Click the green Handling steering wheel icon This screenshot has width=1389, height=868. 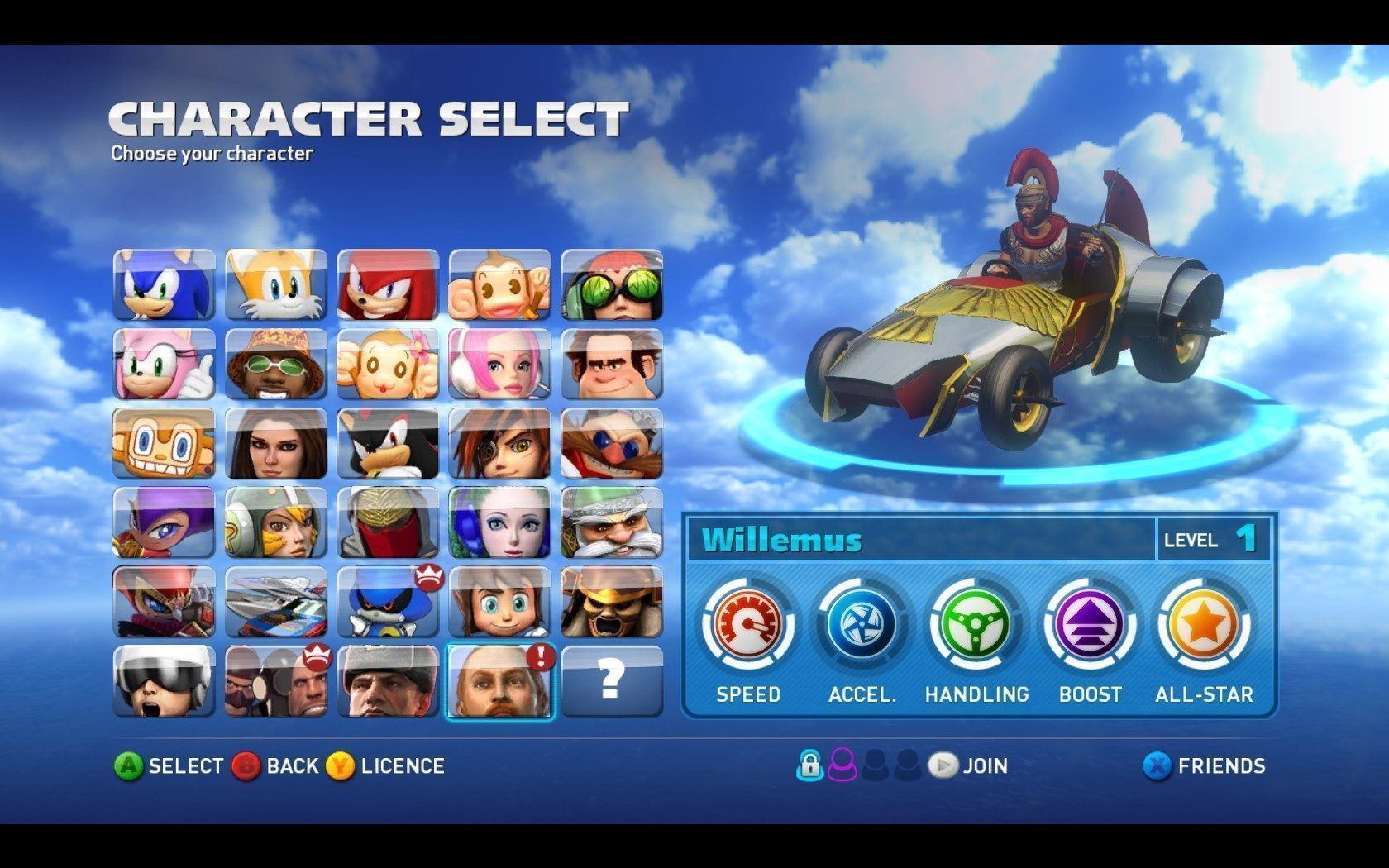(976, 626)
